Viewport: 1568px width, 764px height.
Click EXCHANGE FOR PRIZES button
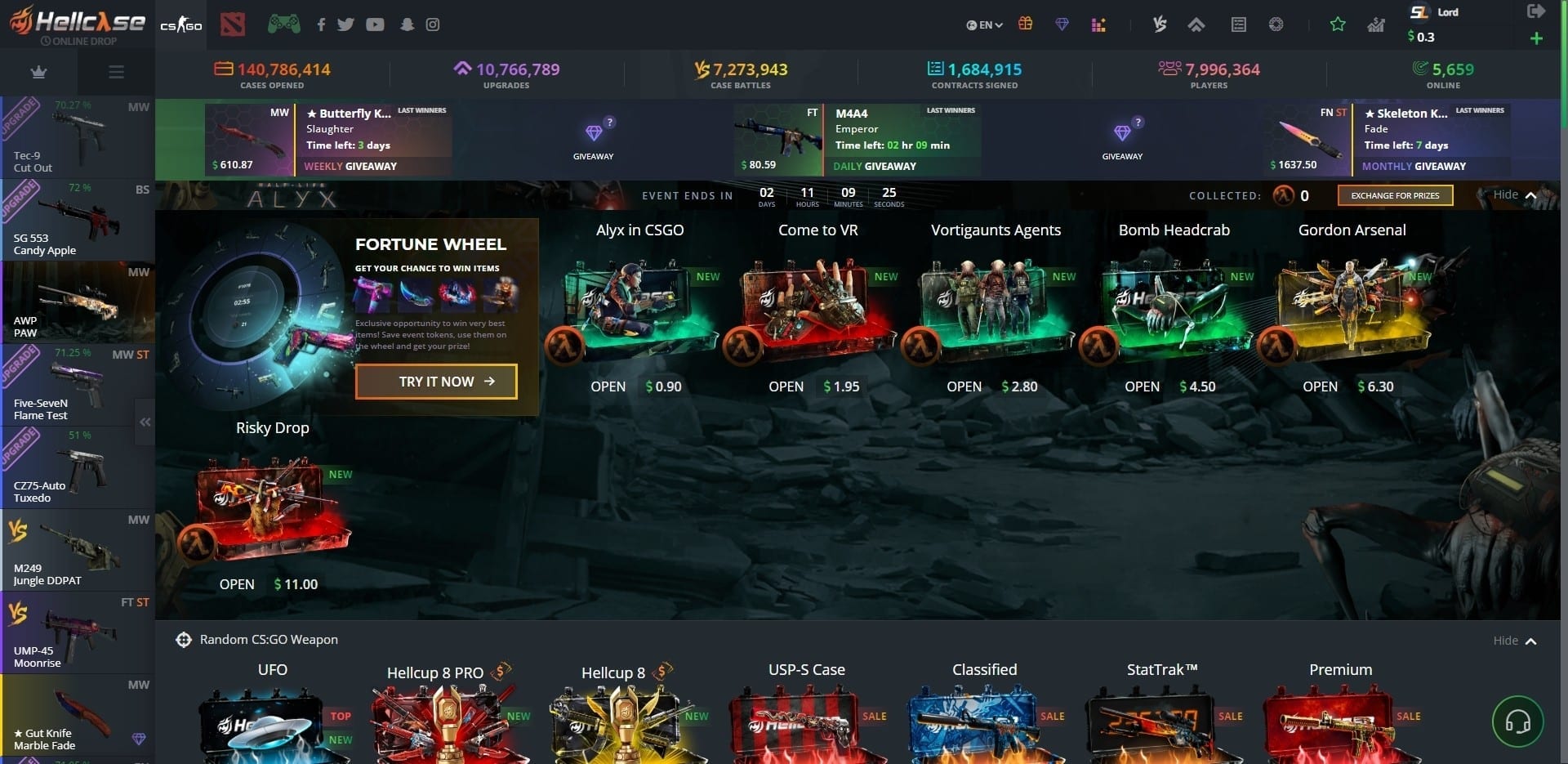click(1394, 195)
